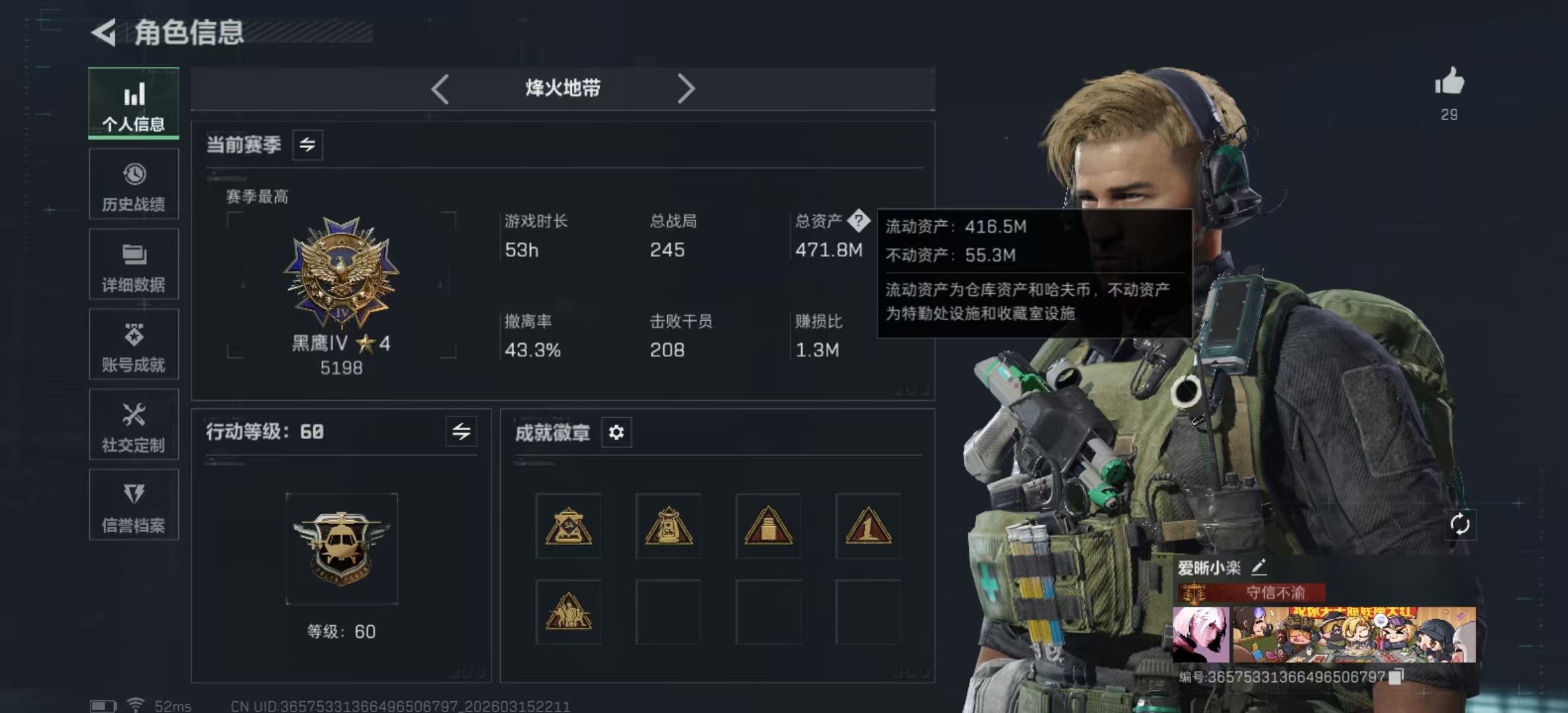Edit the player name 爱晰小楽
The image size is (1568, 713).
pos(1258,567)
